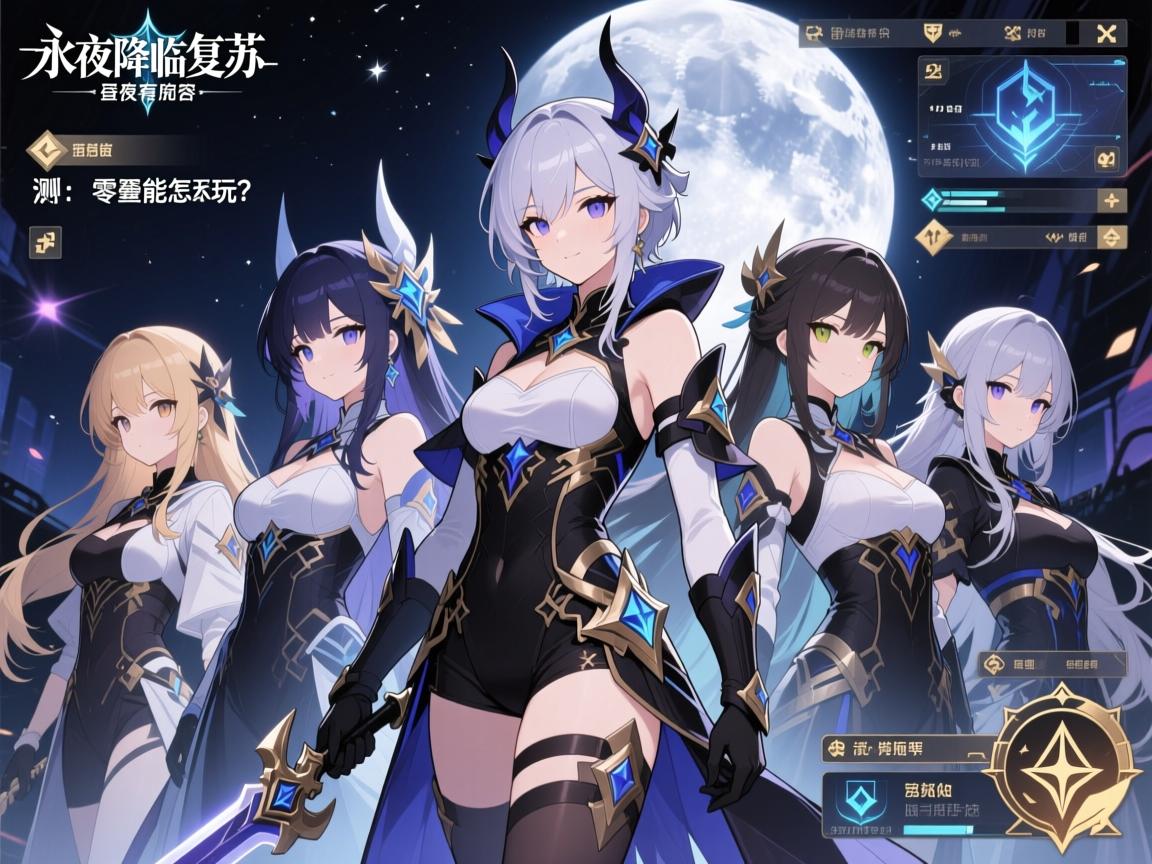Click the small square gold-glyph button on the left
1152x864 pixels.
click(46, 241)
